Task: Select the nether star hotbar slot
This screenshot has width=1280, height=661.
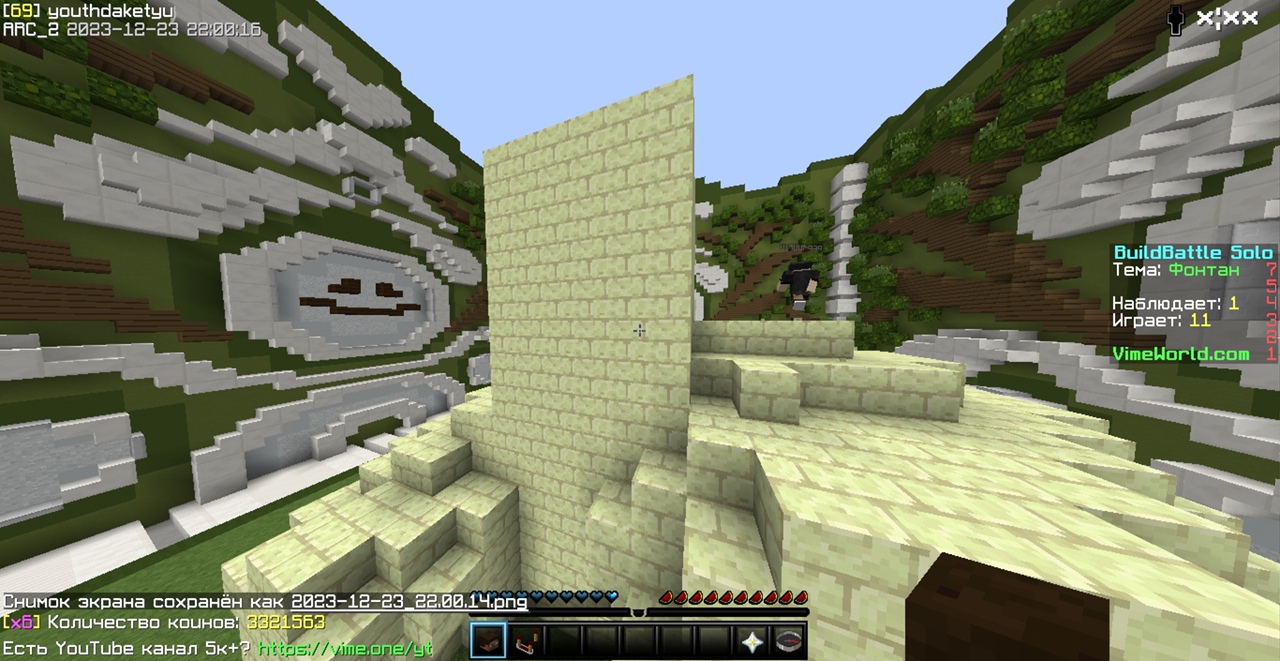Action: (752, 641)
